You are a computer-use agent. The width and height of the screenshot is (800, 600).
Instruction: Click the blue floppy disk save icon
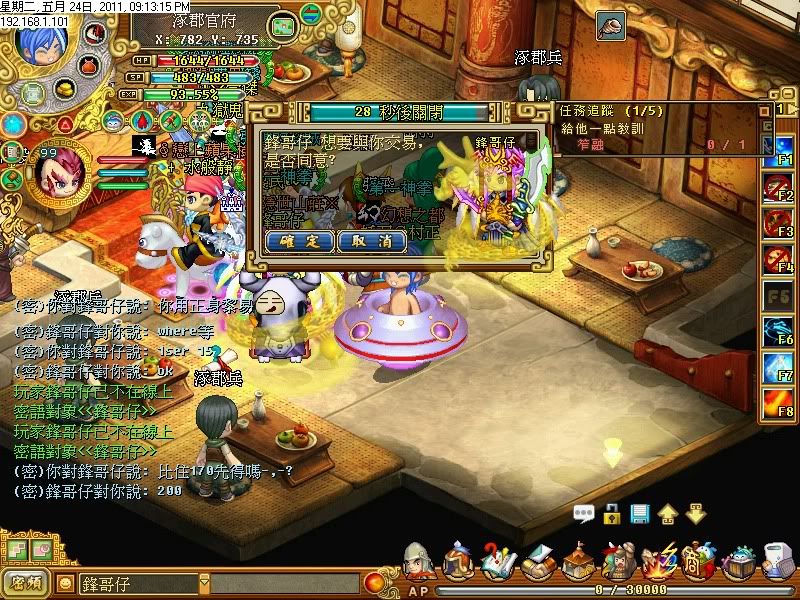pyautogui.click(x=640, y=514)
